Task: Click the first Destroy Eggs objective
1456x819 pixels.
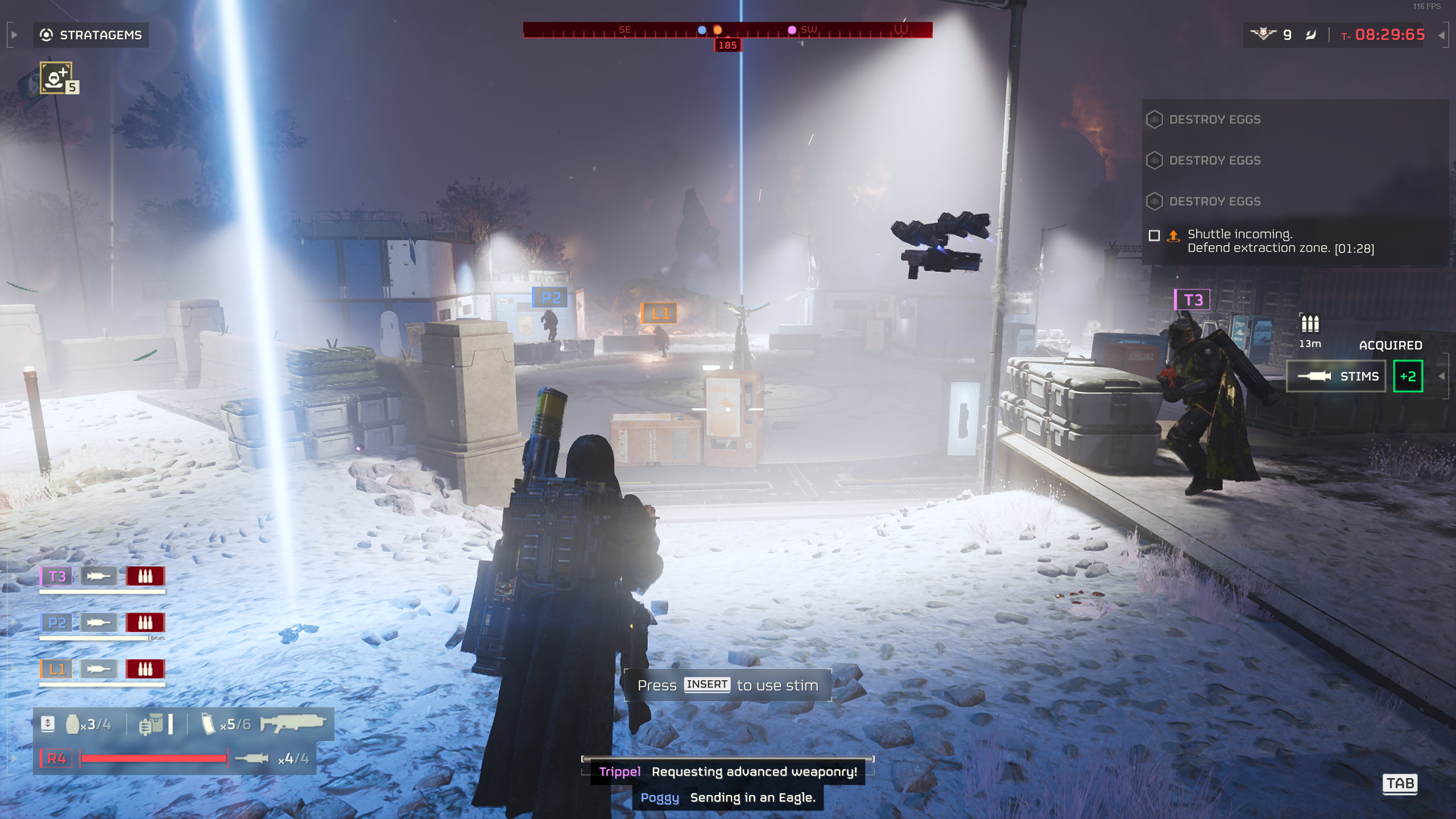Action: 1214,119
